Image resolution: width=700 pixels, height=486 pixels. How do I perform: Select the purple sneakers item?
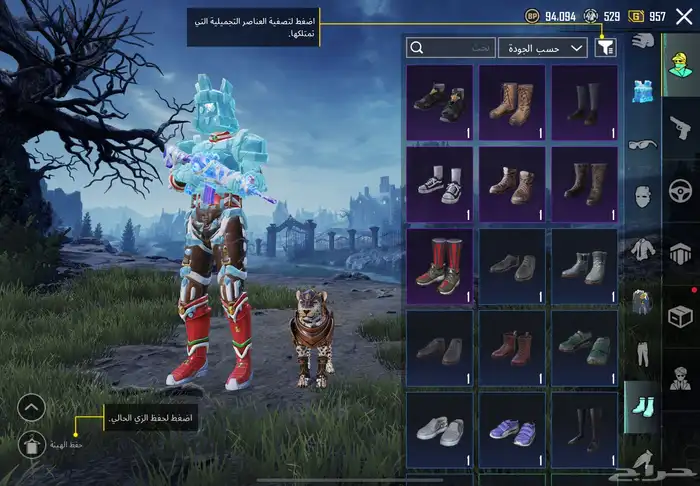pyautogui.click(x=512, y=430)
